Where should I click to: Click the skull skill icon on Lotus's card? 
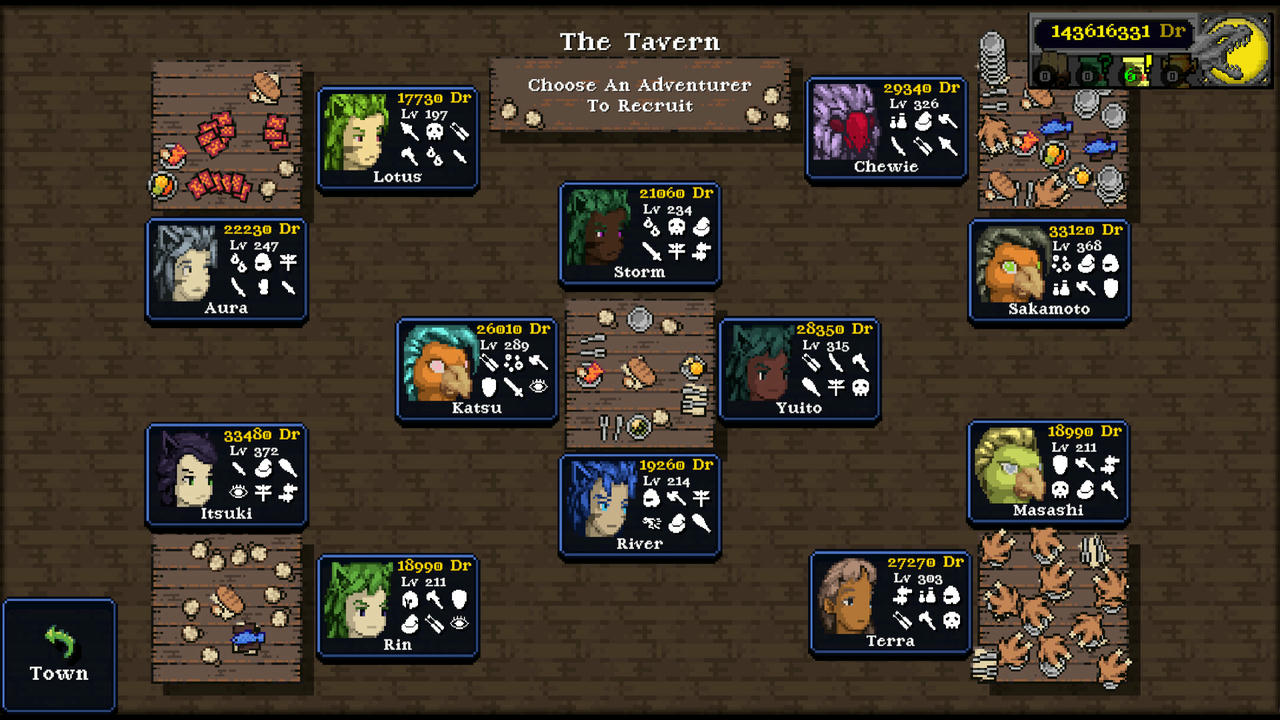click(x=435, y=132)
